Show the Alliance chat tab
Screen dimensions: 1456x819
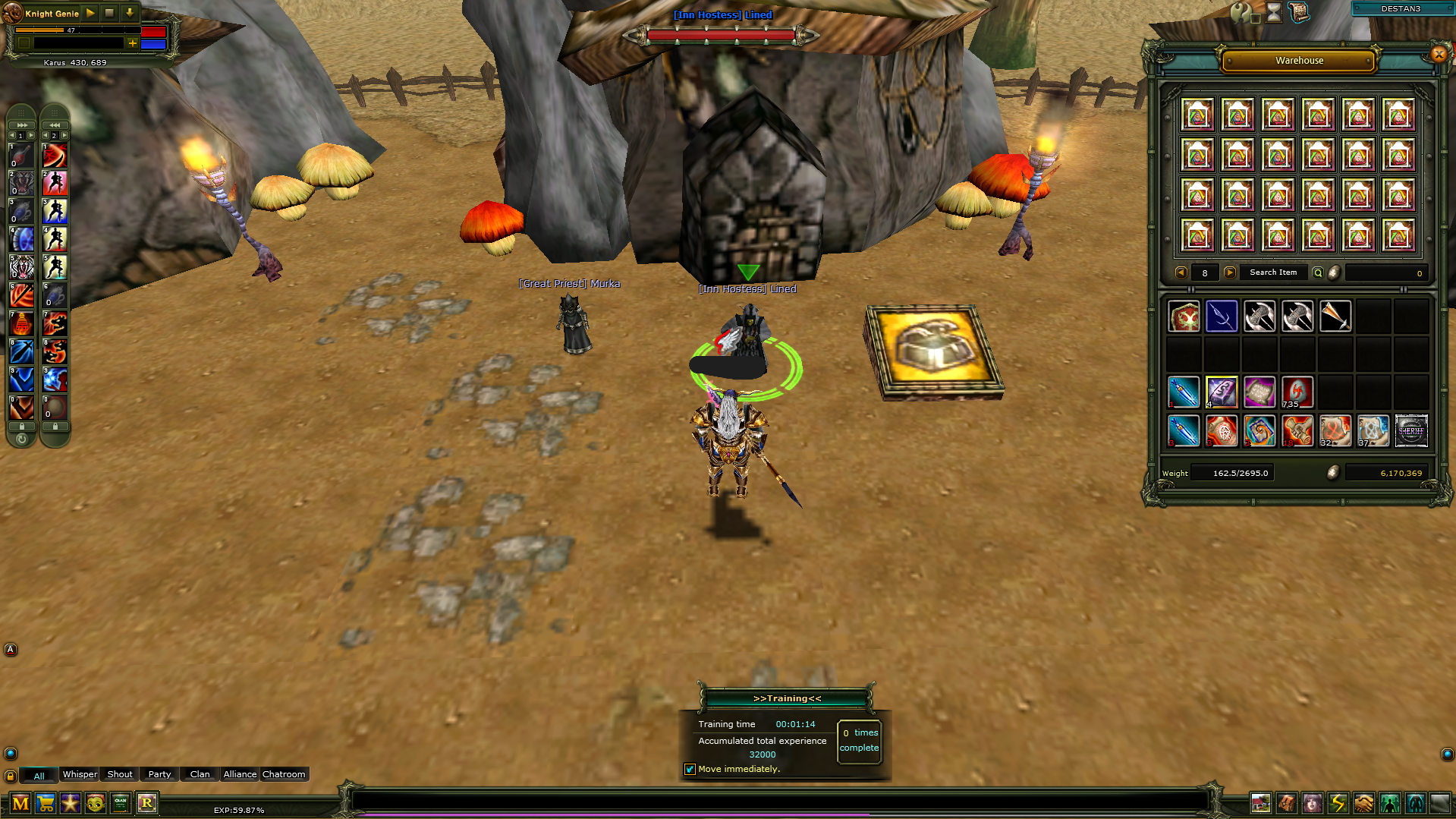pos(240,774)
